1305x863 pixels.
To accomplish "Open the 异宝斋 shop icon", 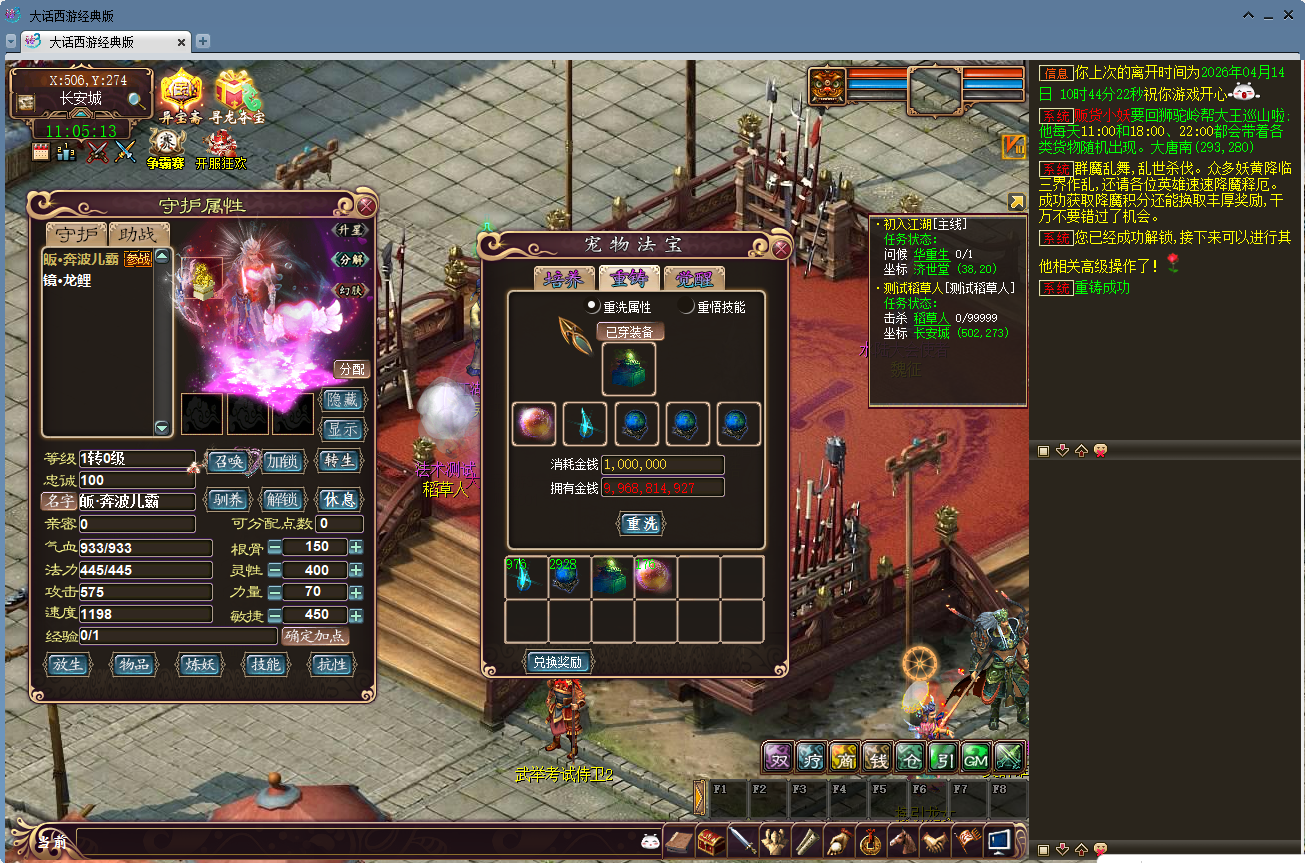I will tap(181, 96).
